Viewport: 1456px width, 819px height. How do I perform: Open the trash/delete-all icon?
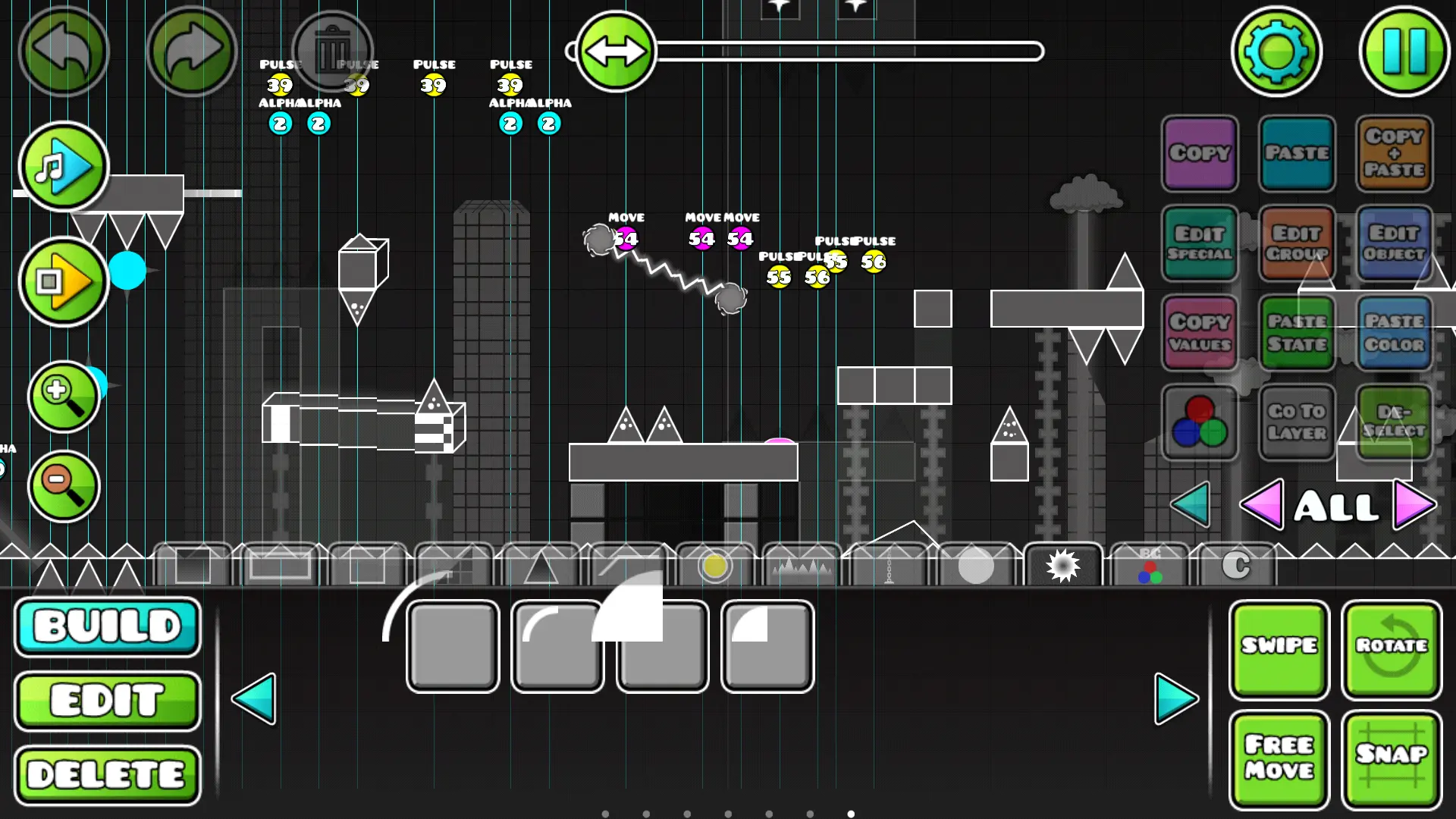coord(334,51)
